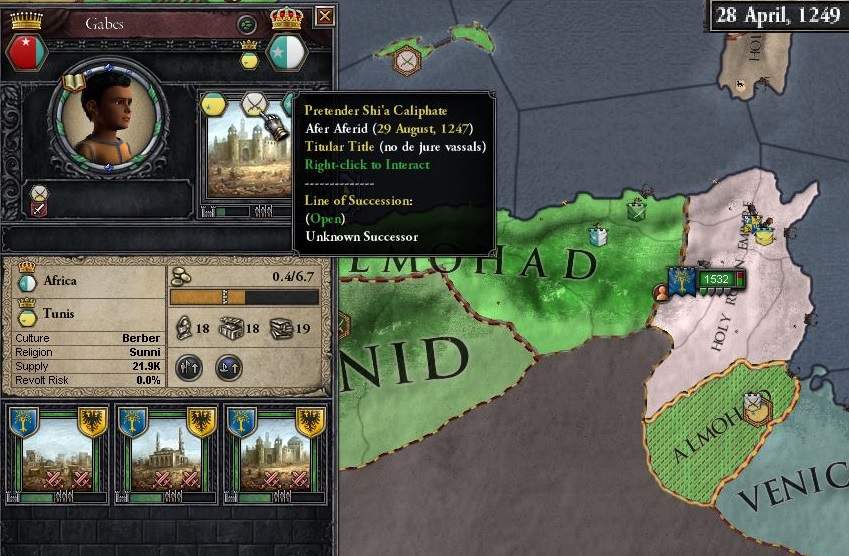849x556 pixels.
Task: Close the Gabes province panel
Action: coord(324,16)
